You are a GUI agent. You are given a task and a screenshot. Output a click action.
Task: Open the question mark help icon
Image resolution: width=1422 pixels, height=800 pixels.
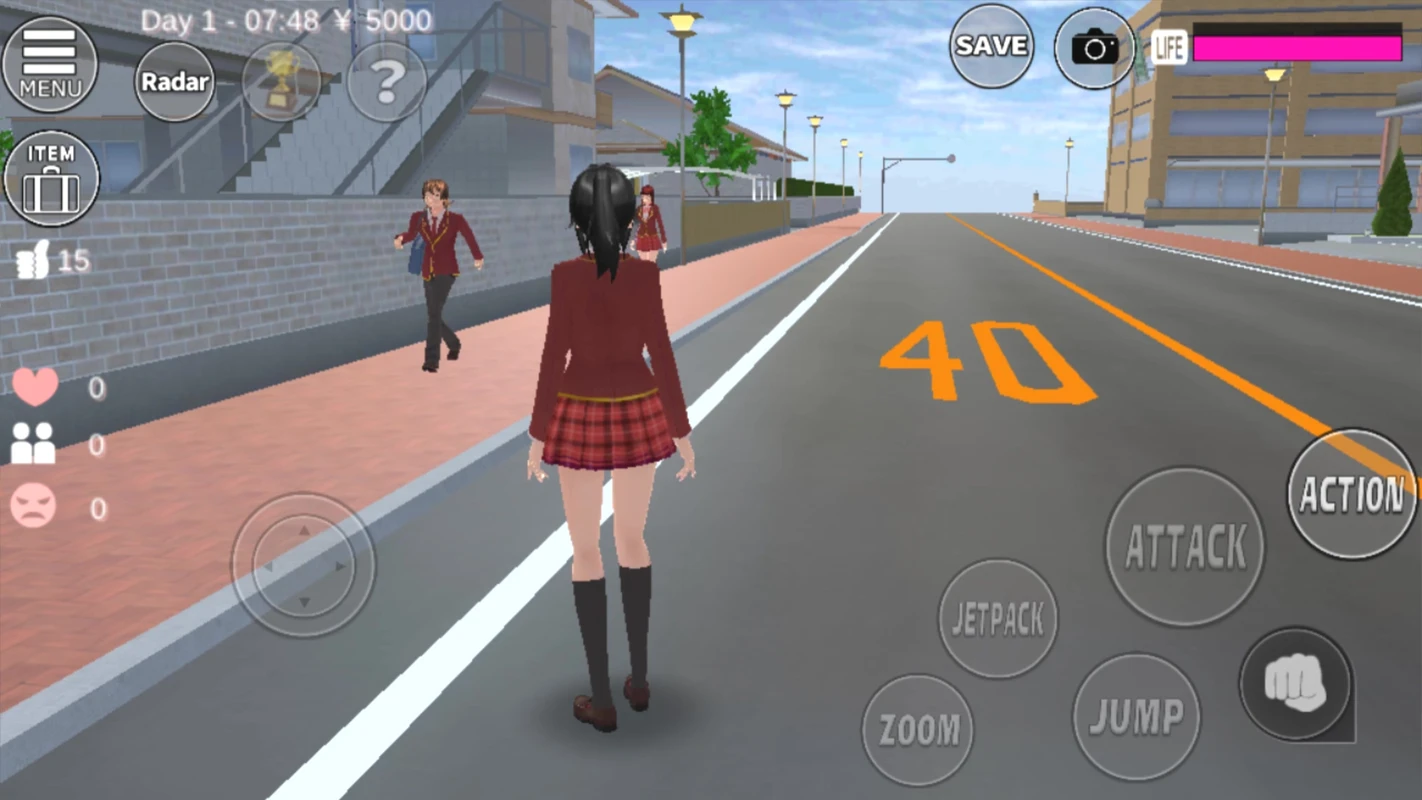[386, 82]
